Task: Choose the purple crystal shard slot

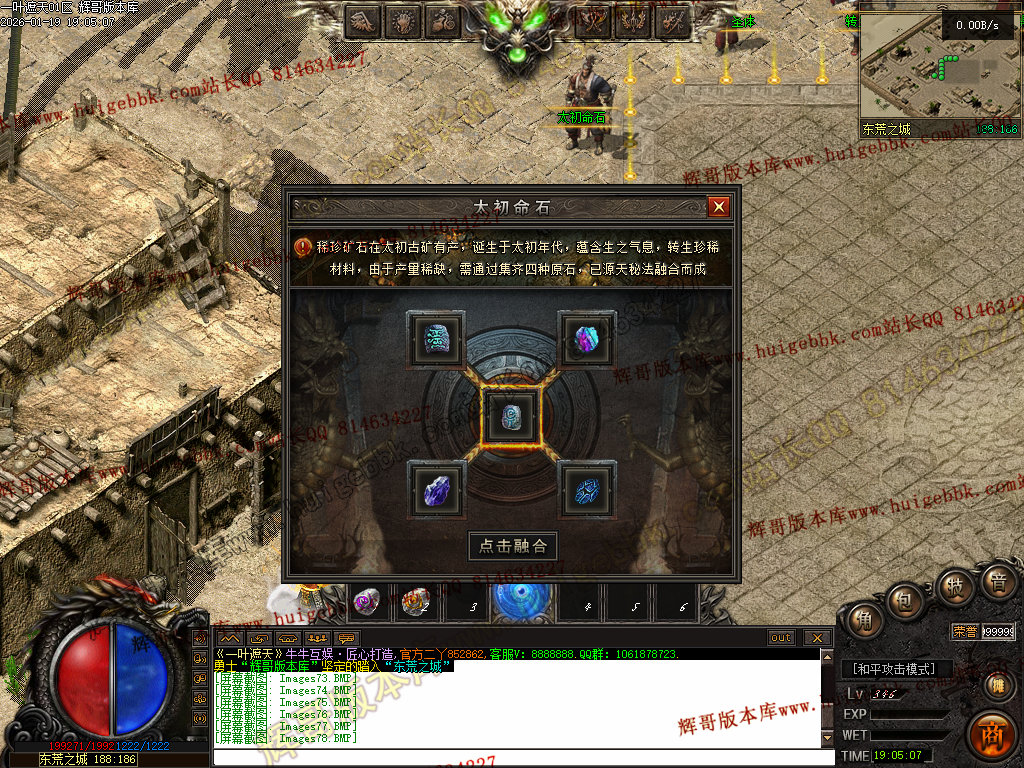Action: [x=437, y=490]
